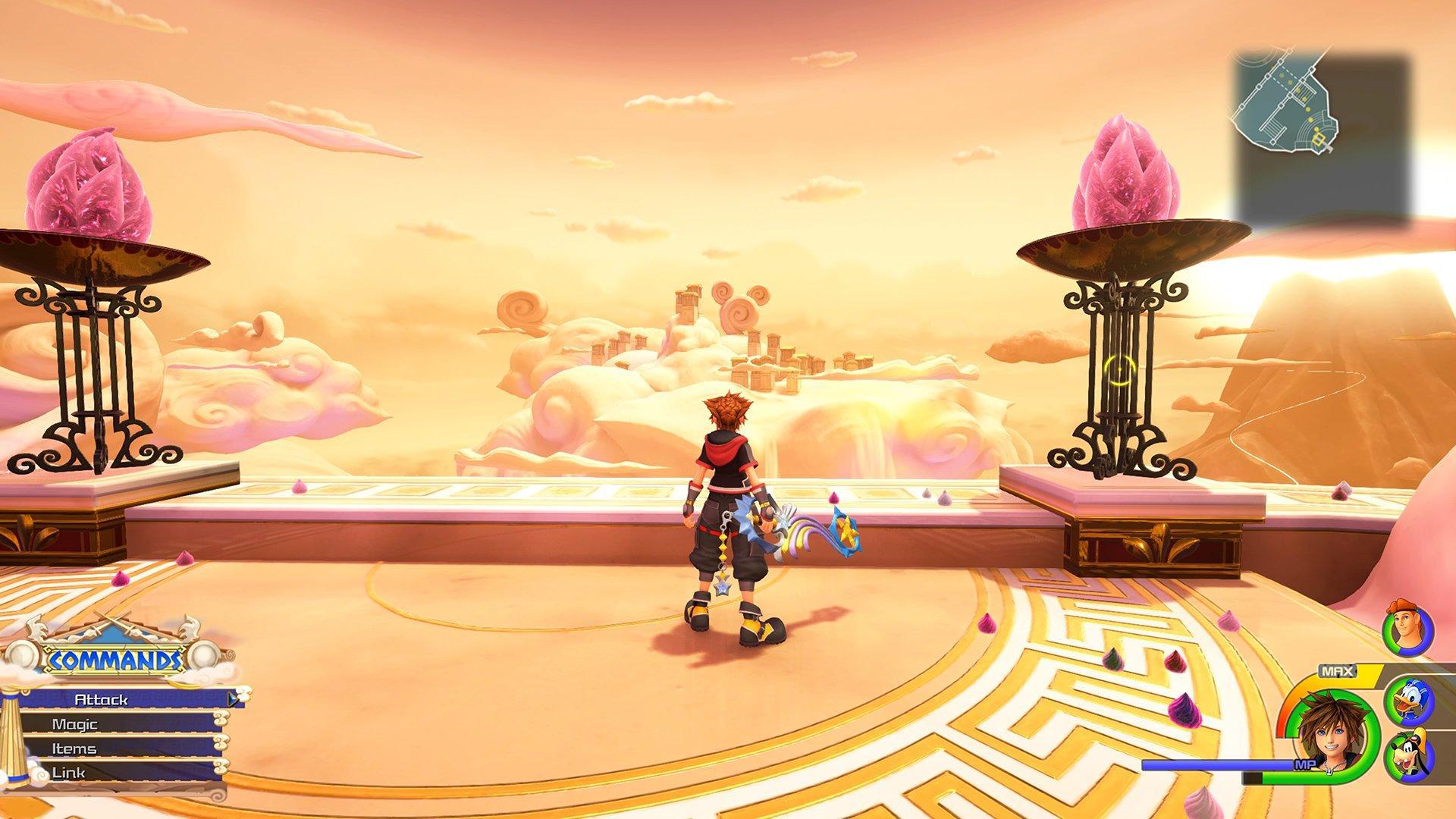Viewport: 1456px width, 819px height.
Task: Open the Magic command menu
Action: (75, 724)
